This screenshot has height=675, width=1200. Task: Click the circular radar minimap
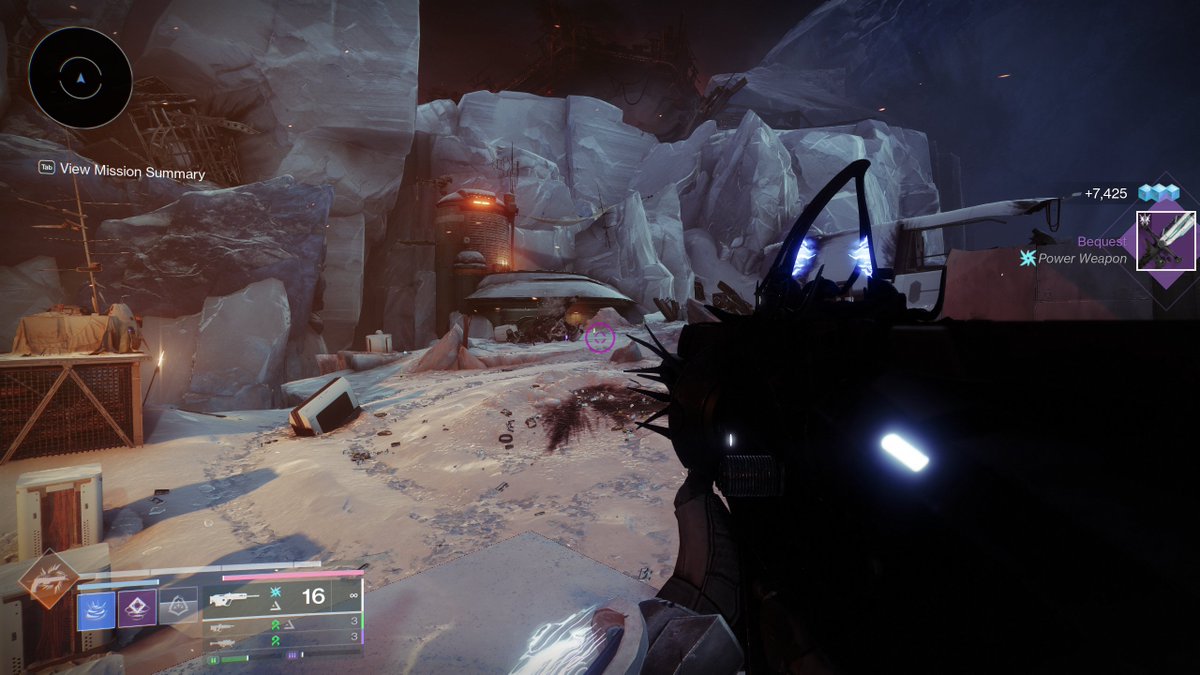(x=81, y=77)
